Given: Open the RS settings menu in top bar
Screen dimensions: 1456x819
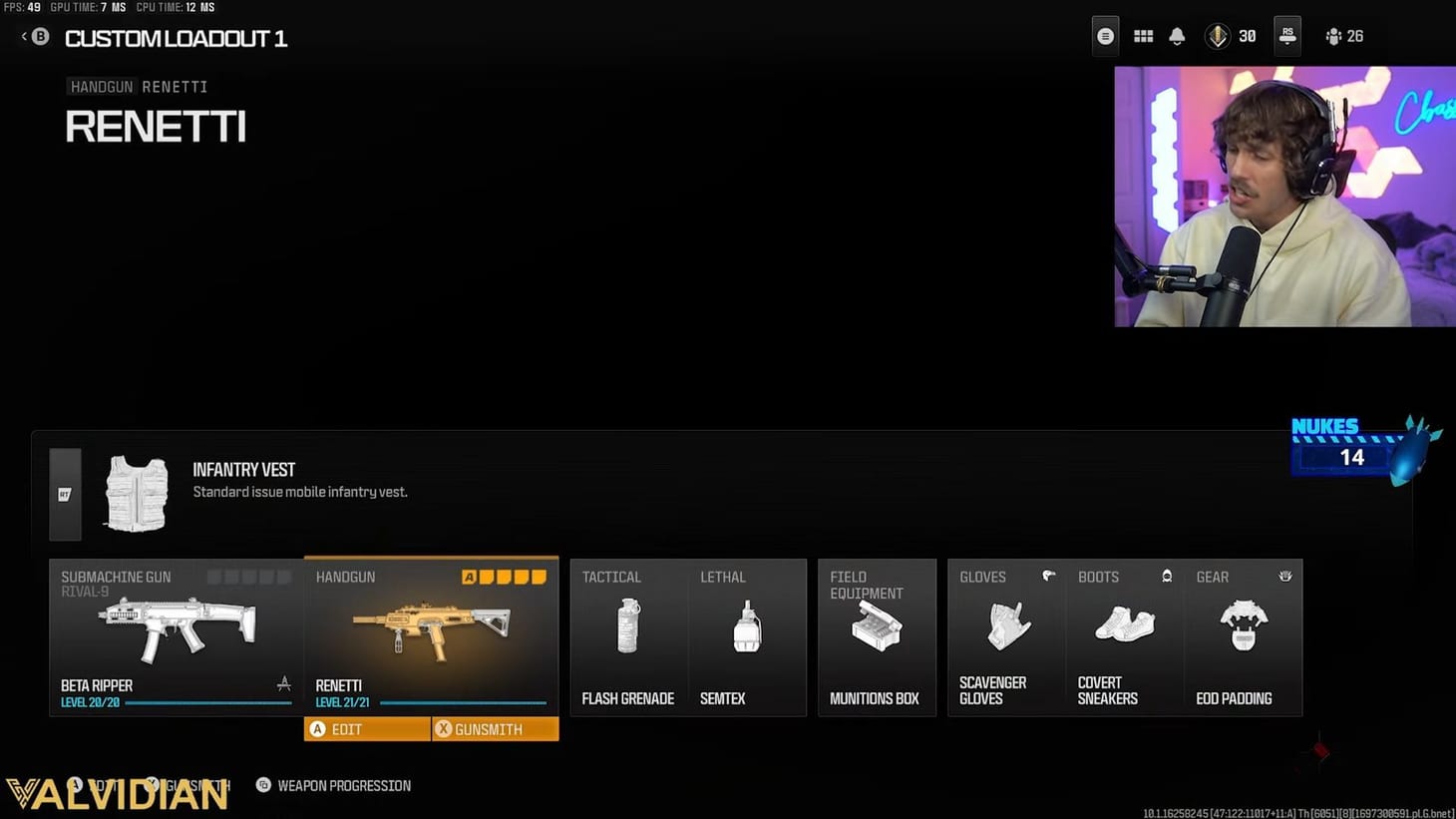Looking at the screenshot, I should pyautogui.click(x=1286, y=36).
